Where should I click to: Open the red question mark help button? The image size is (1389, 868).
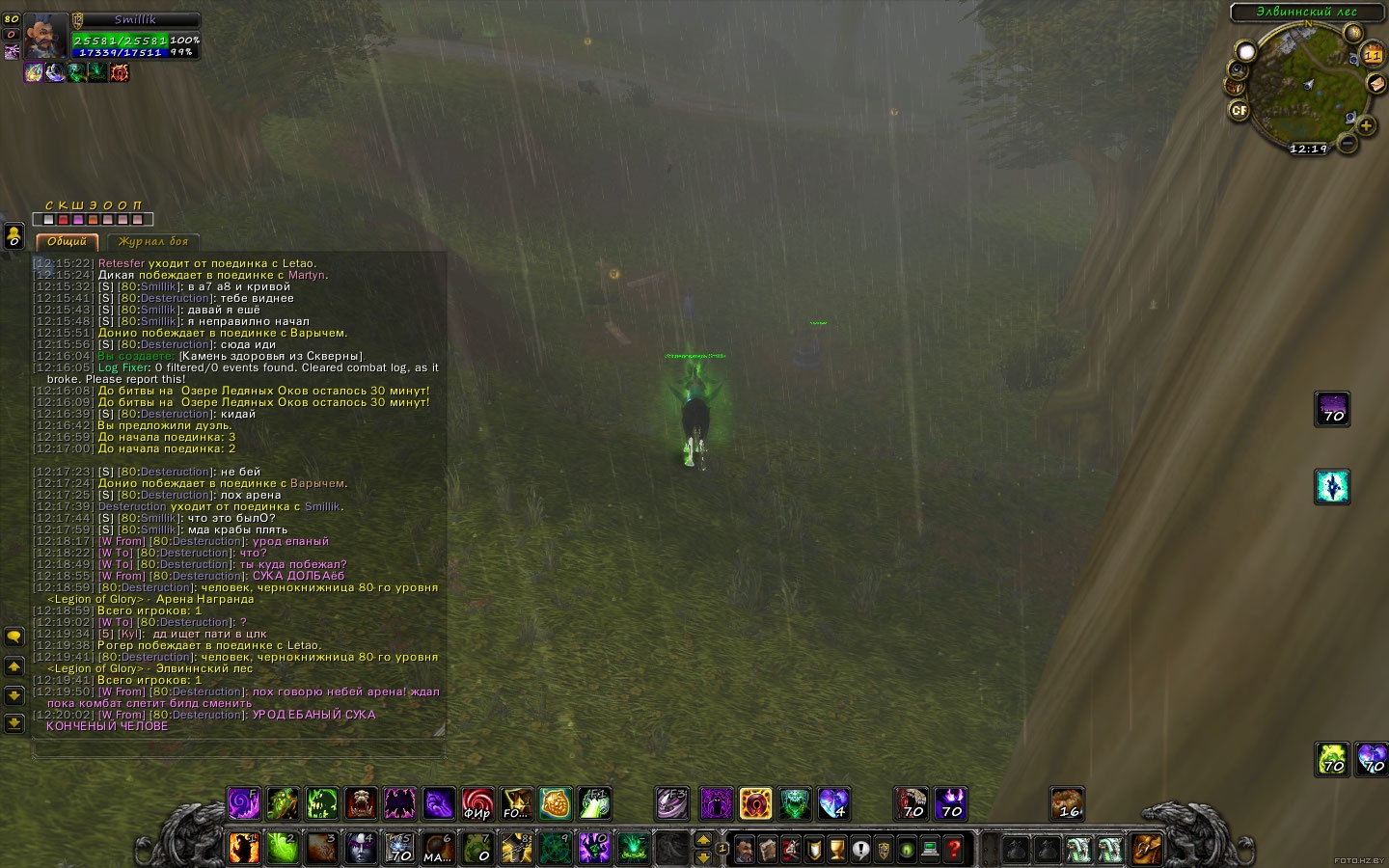(953, 849)
